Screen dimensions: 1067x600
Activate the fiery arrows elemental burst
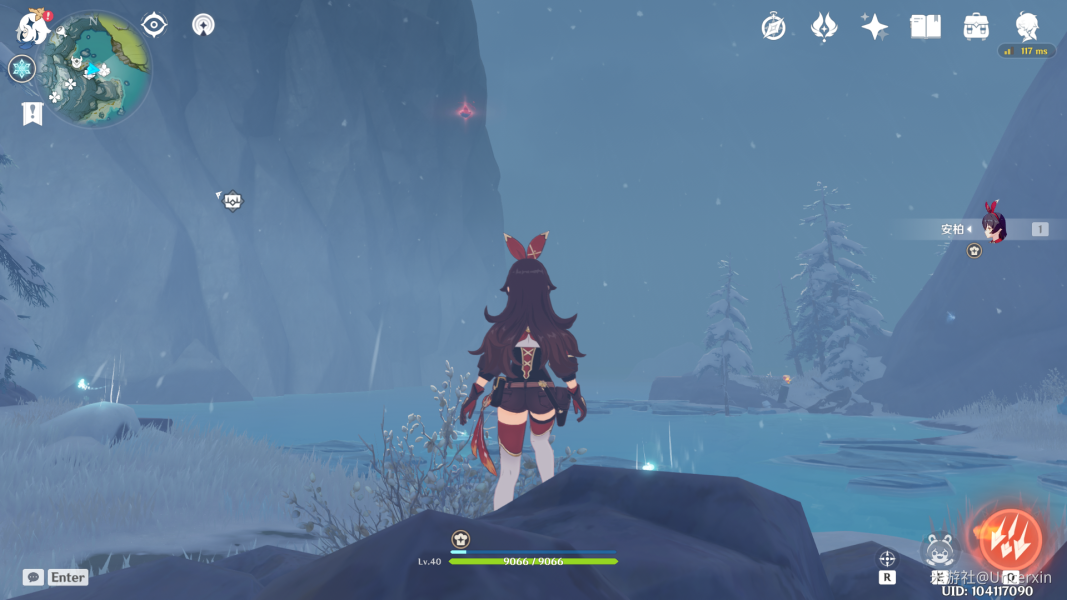[x=1010, y=541]
